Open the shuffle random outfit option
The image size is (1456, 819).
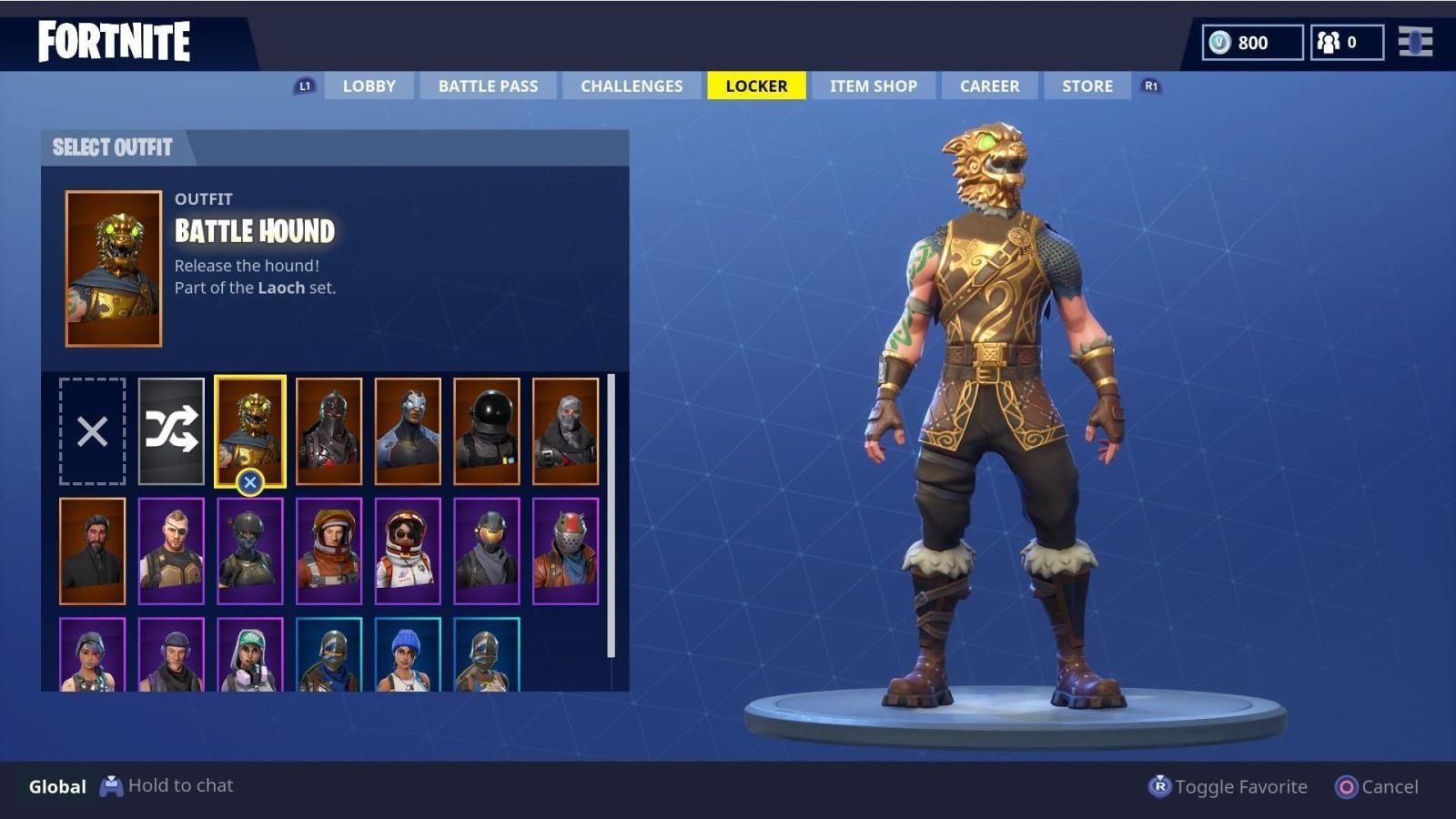[173, 430]
